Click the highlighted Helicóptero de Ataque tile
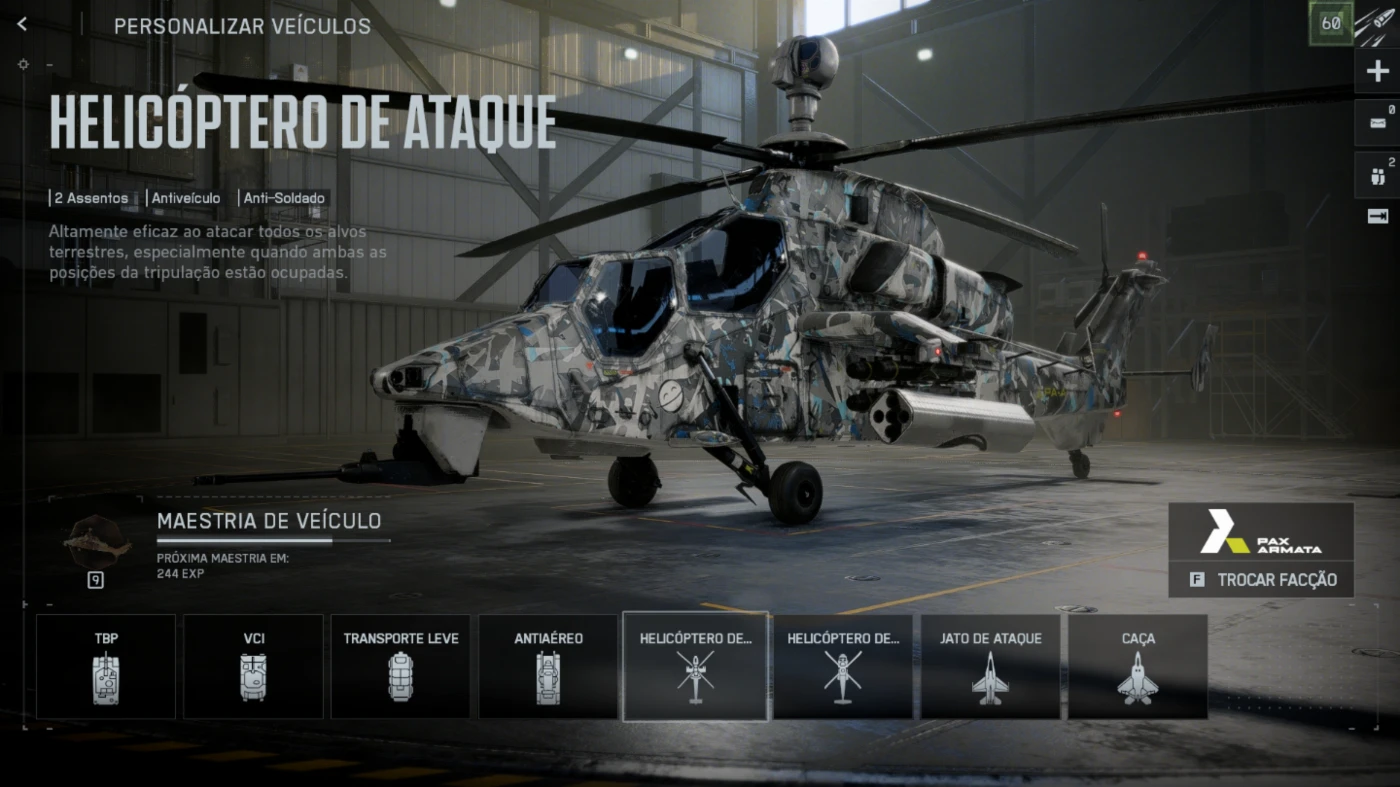1400x787 pixels. click(695, 666)
